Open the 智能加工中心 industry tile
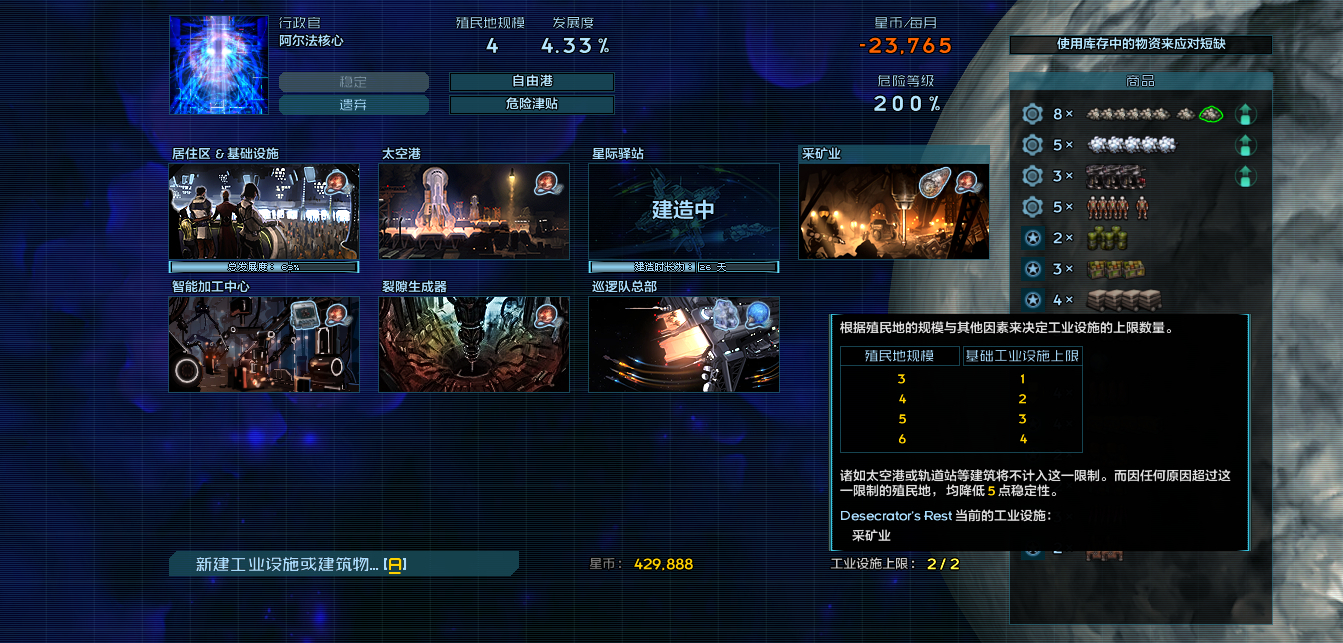1343x643 pixels. click(x=264, y=344)
